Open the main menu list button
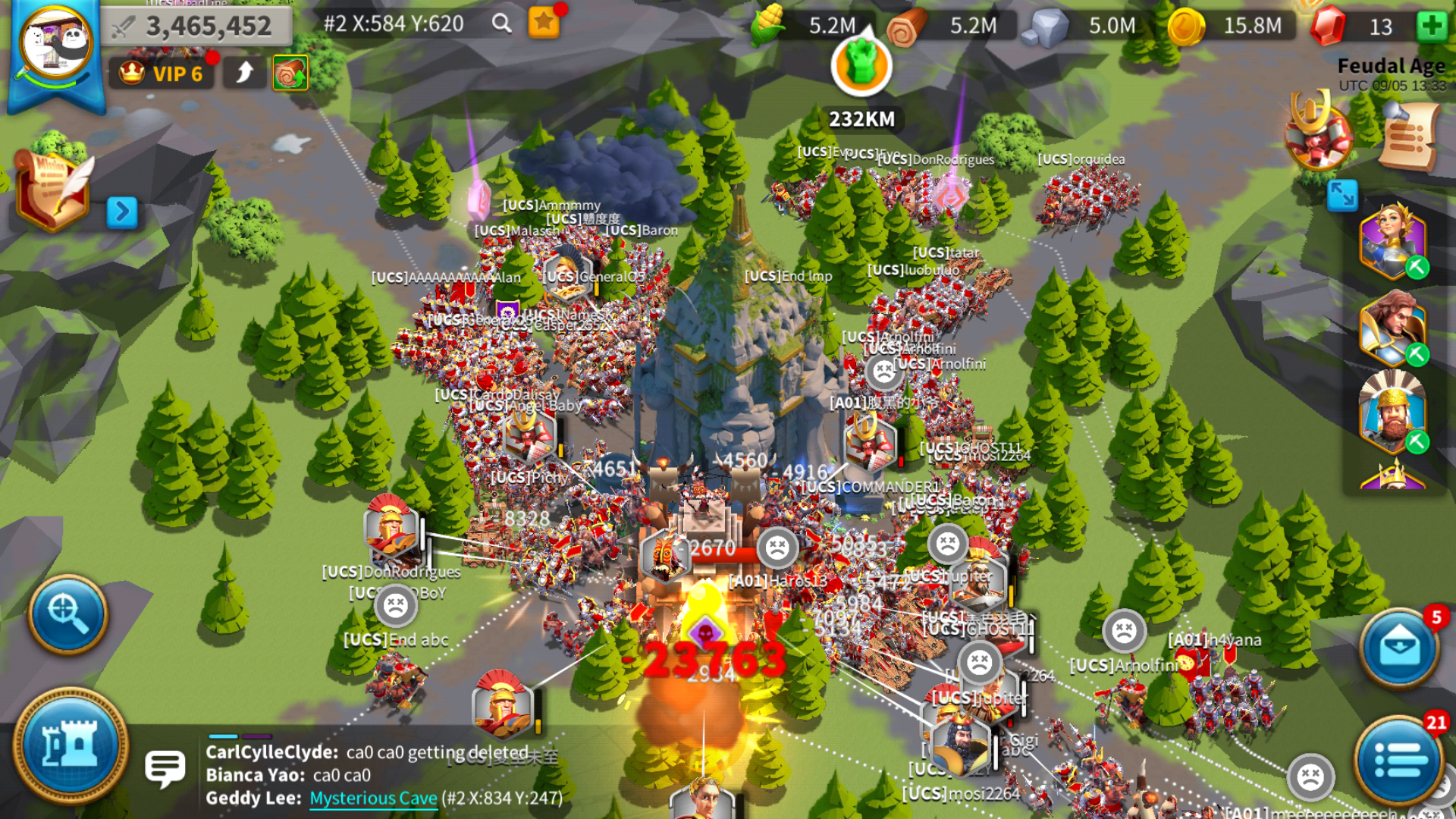The width and height of the screenshot is (1456, 819). coord(1399,759)
